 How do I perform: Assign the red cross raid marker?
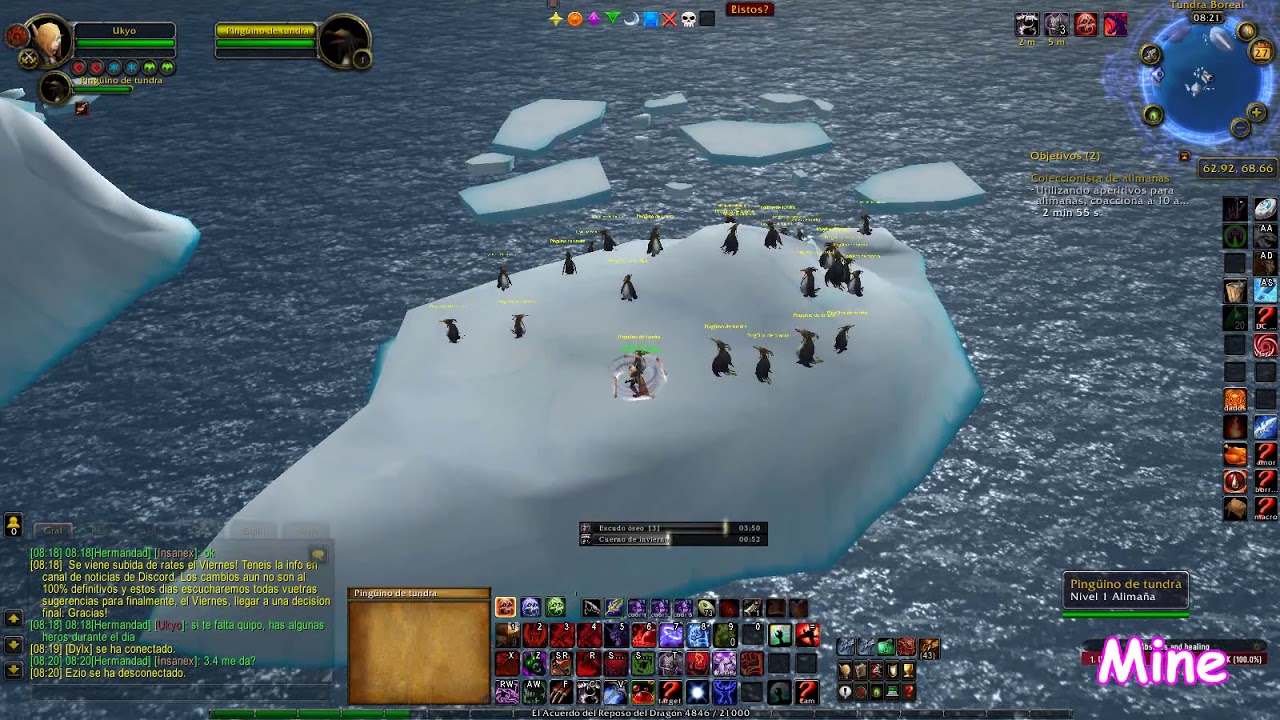(669, 19)
